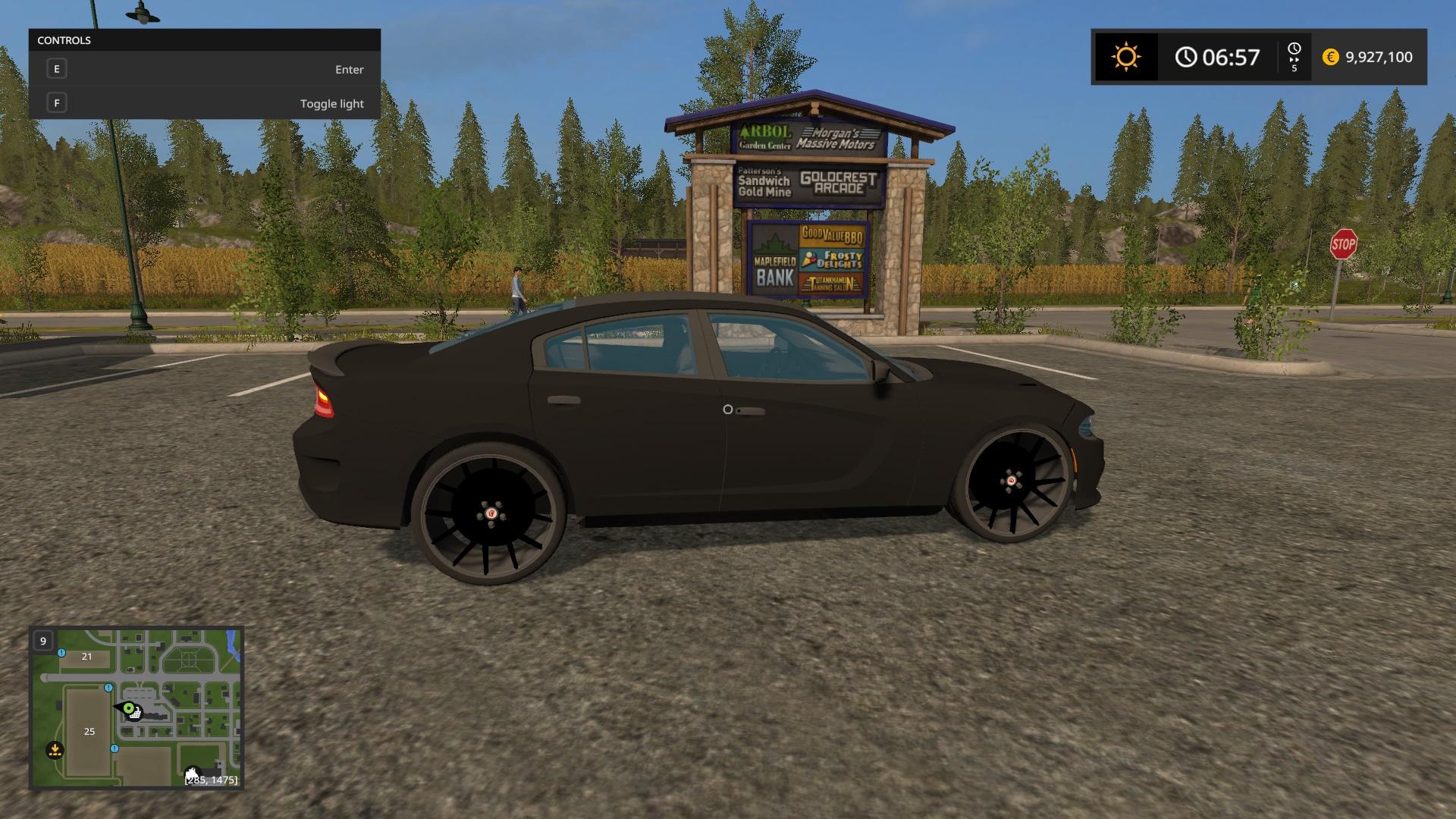Image resolution: width=1456 pixels, height=819 pixels.
Task: Open the minimap in the corner
Action: coord(136,708)
